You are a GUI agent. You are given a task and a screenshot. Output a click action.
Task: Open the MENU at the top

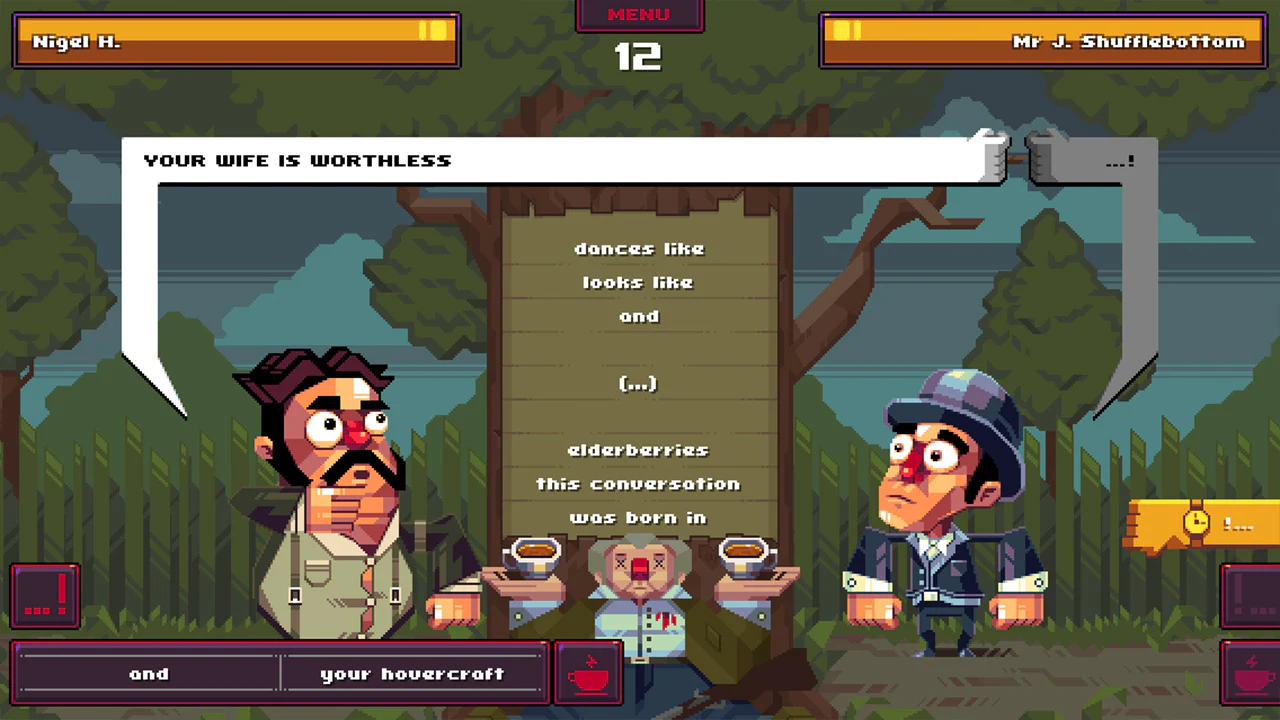[x=639, y=14]
